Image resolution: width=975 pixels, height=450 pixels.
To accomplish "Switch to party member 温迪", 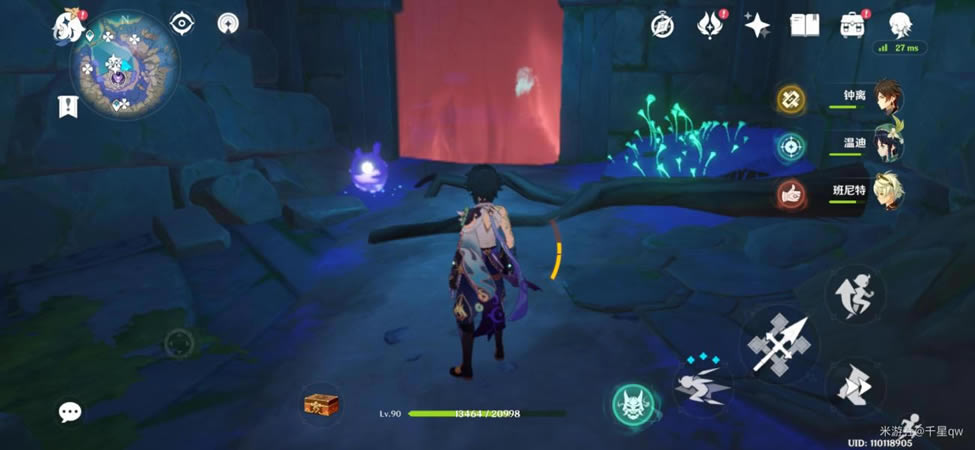I will [x=887, y=145].
